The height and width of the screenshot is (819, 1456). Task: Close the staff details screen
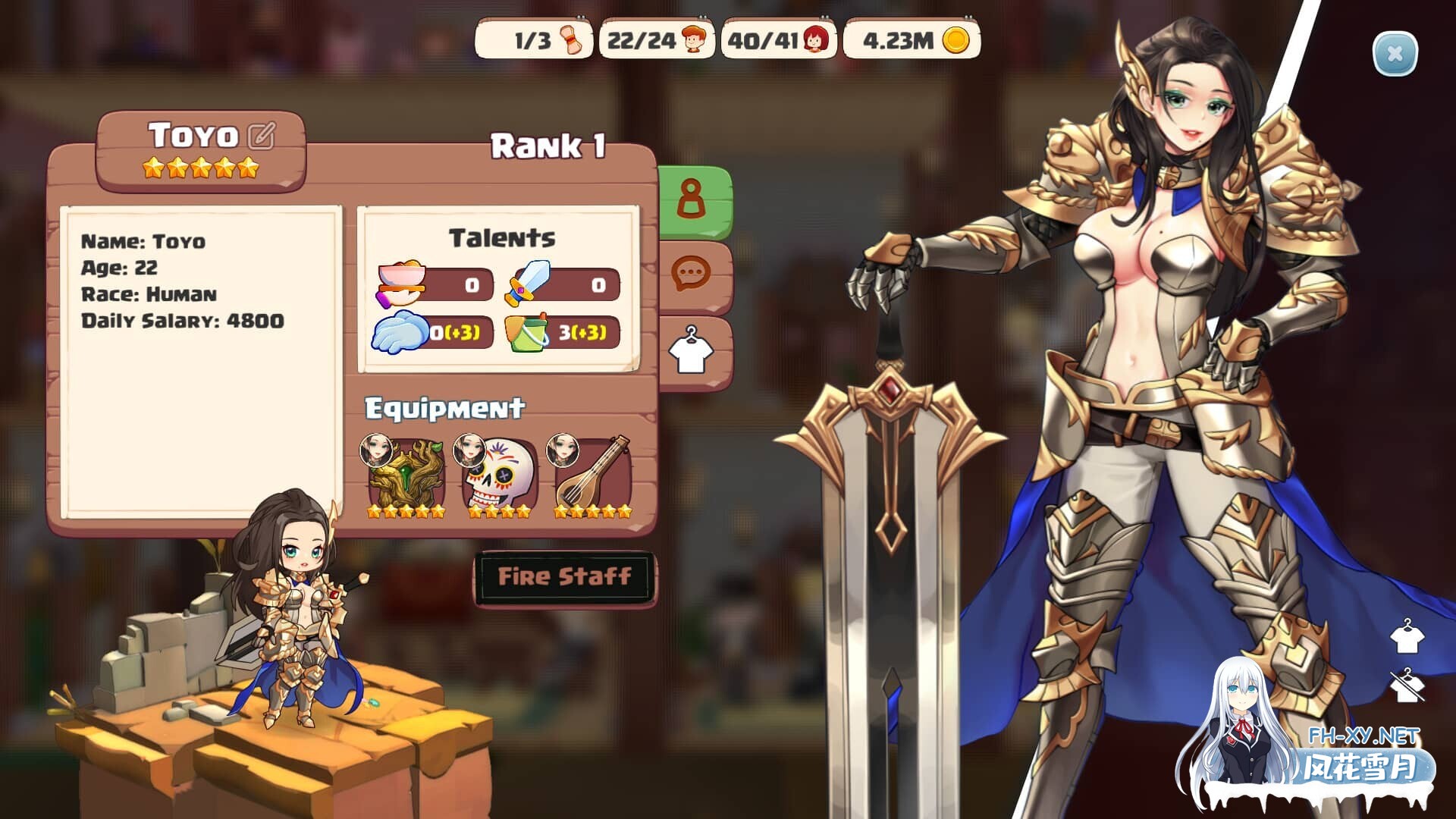[x=1395, y=54]
